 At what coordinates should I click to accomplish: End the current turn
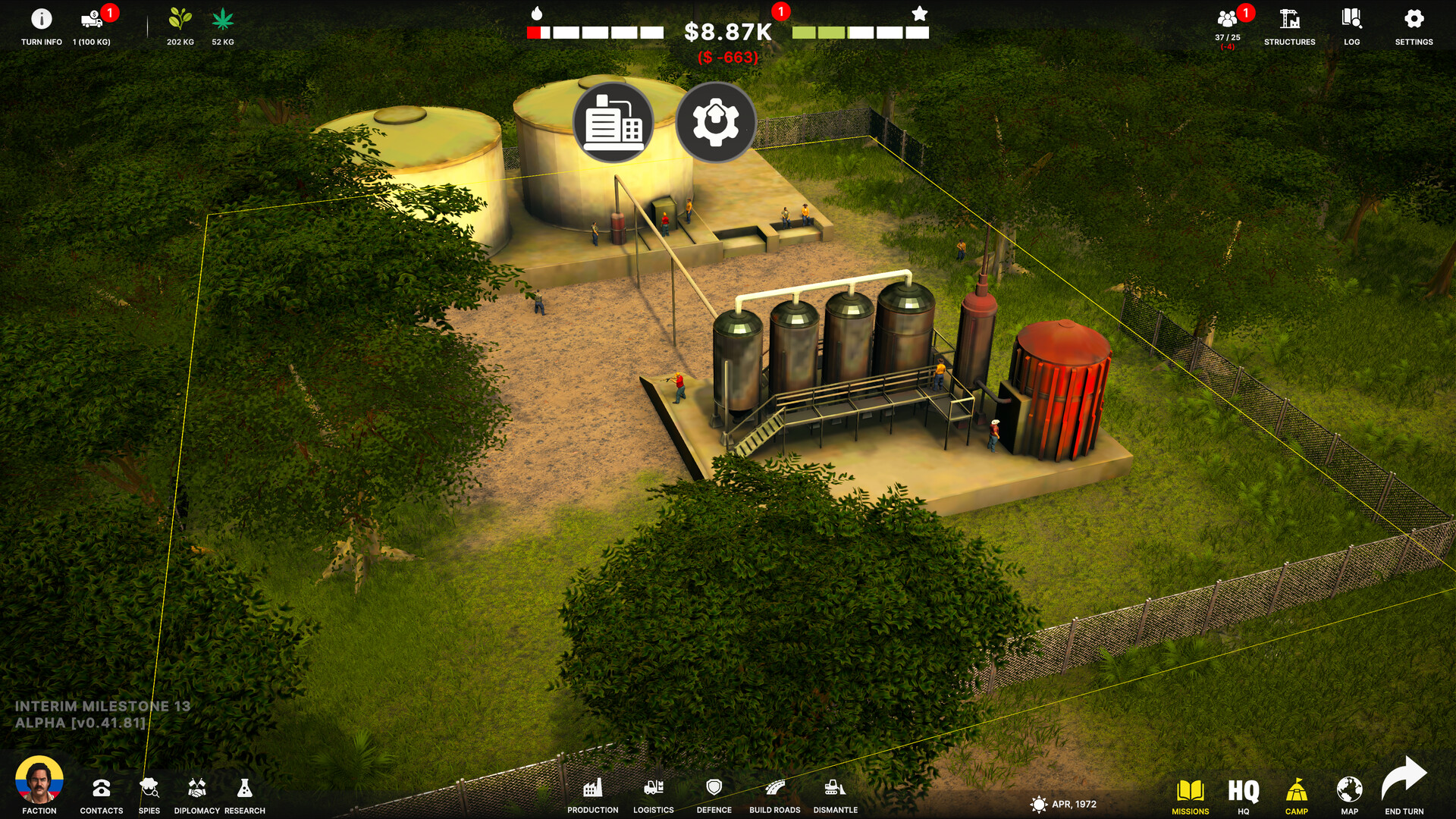pos(1404,784)
